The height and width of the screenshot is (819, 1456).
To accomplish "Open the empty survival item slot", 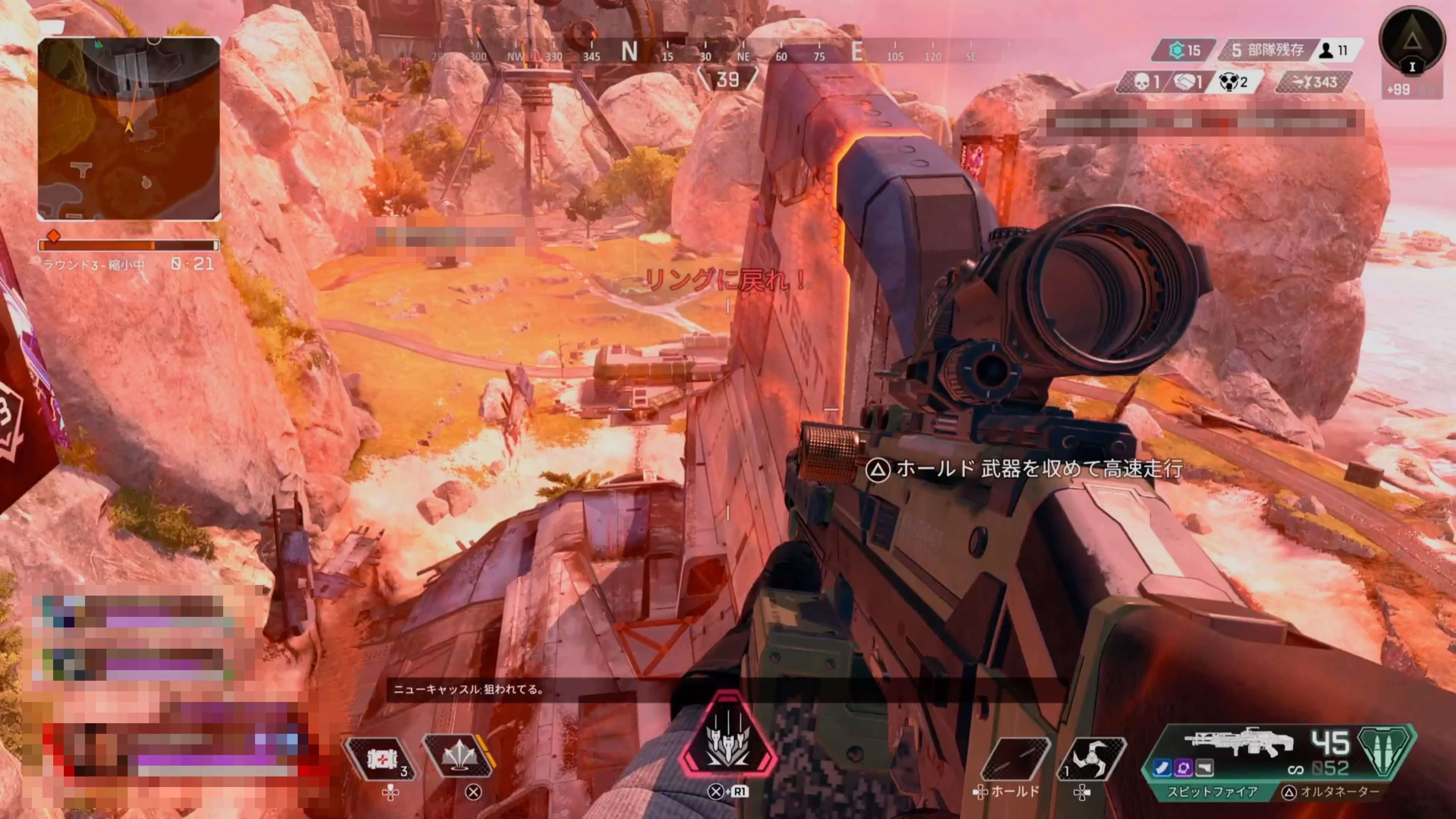I will pyautogui.click(x=1015, y=758).
